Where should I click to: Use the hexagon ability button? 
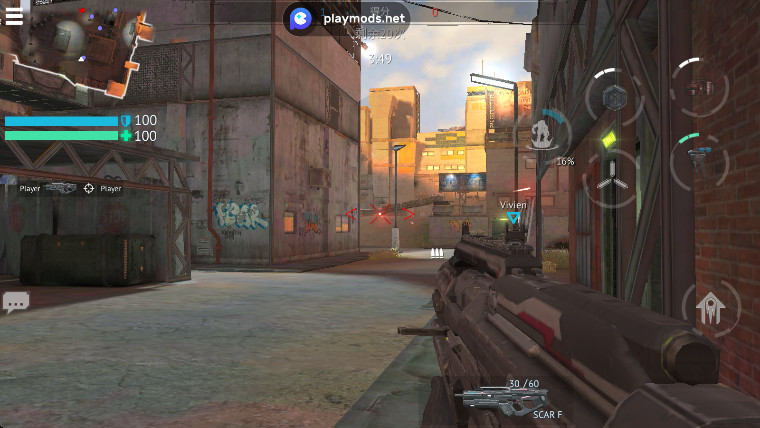[615, 97]
